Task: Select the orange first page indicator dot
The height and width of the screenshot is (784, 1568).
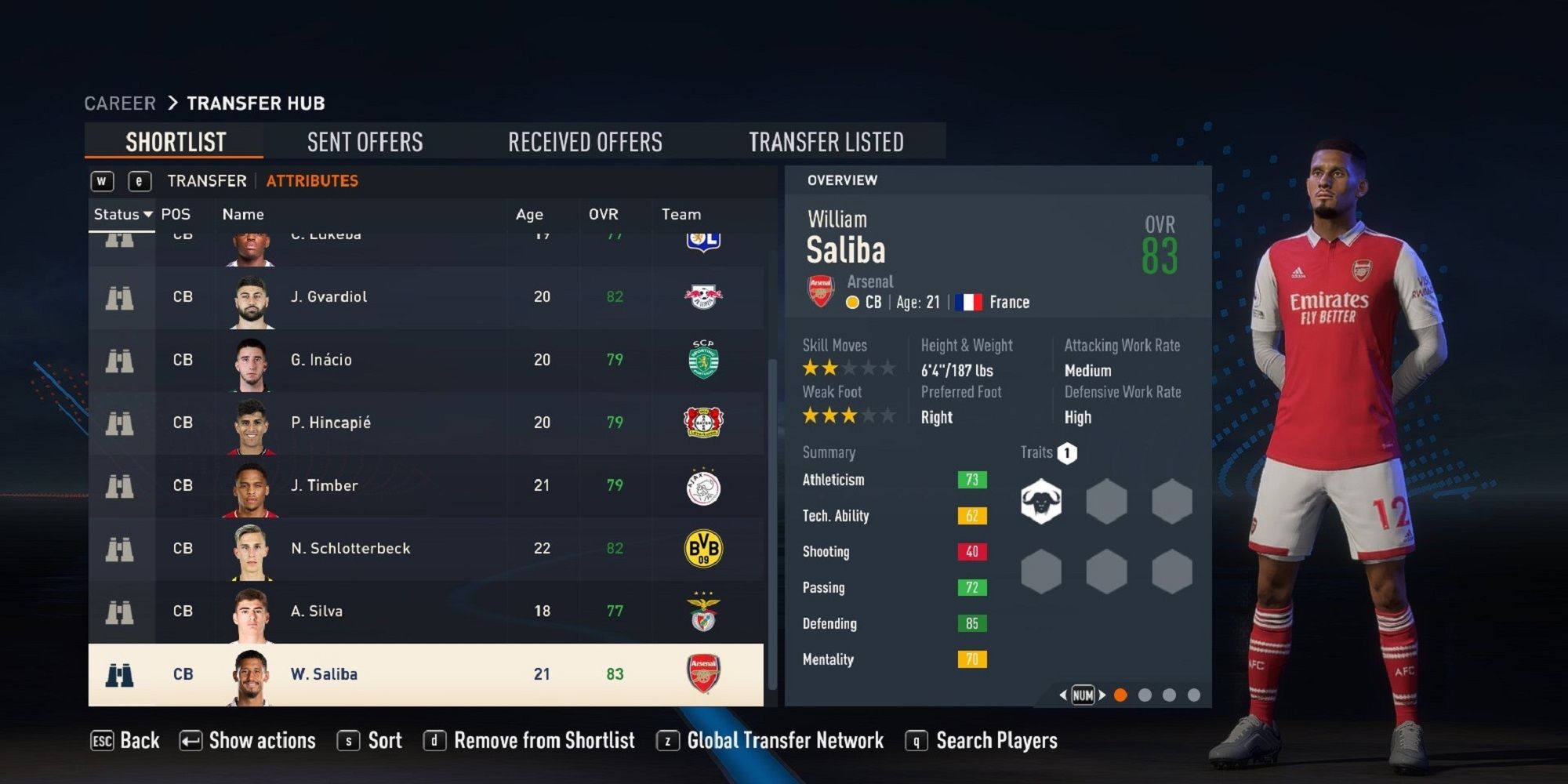Action: coord(1120,695)
